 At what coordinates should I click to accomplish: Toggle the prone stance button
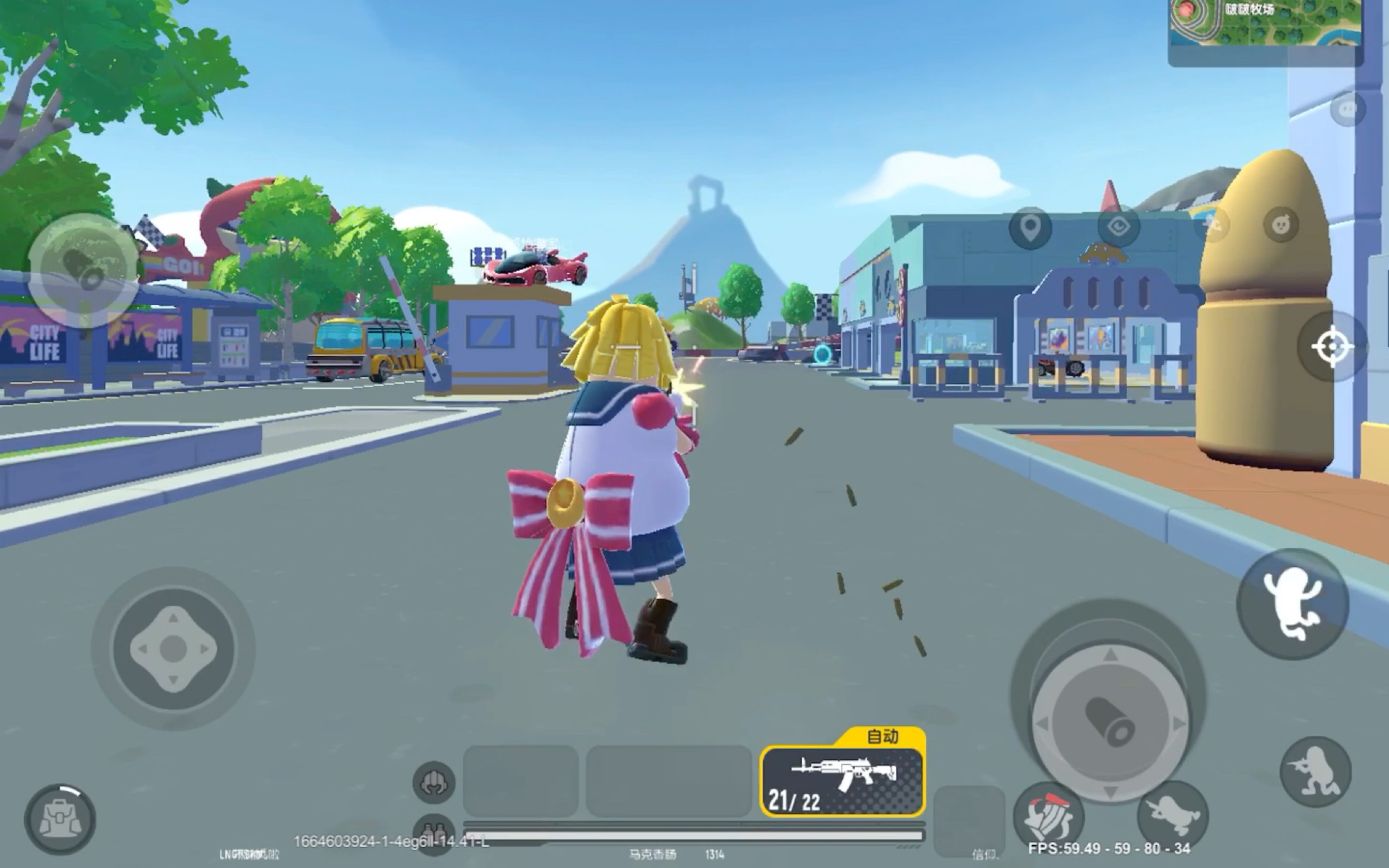click(1173, 816)
